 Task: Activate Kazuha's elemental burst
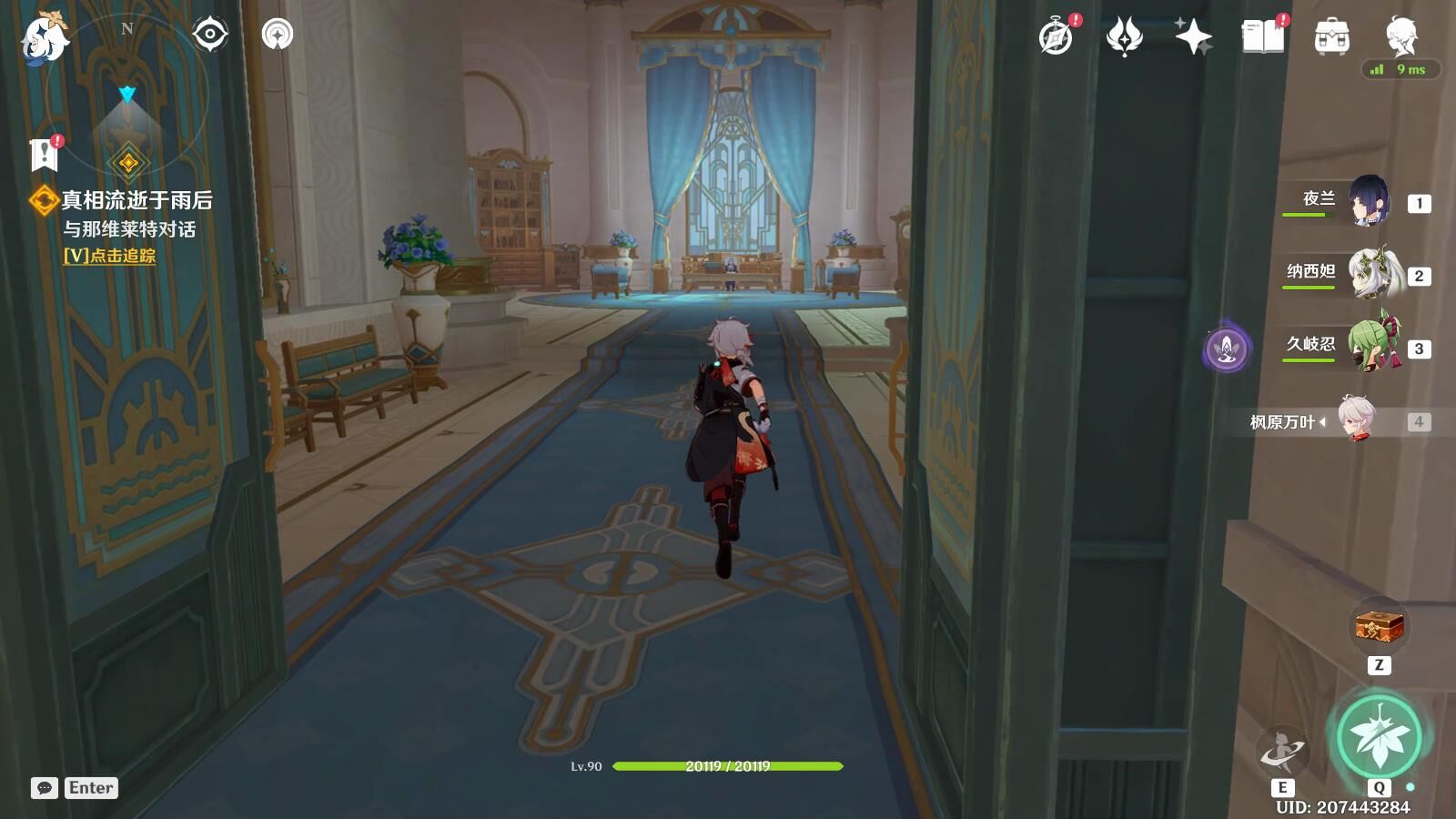[x=1379, y=737]
